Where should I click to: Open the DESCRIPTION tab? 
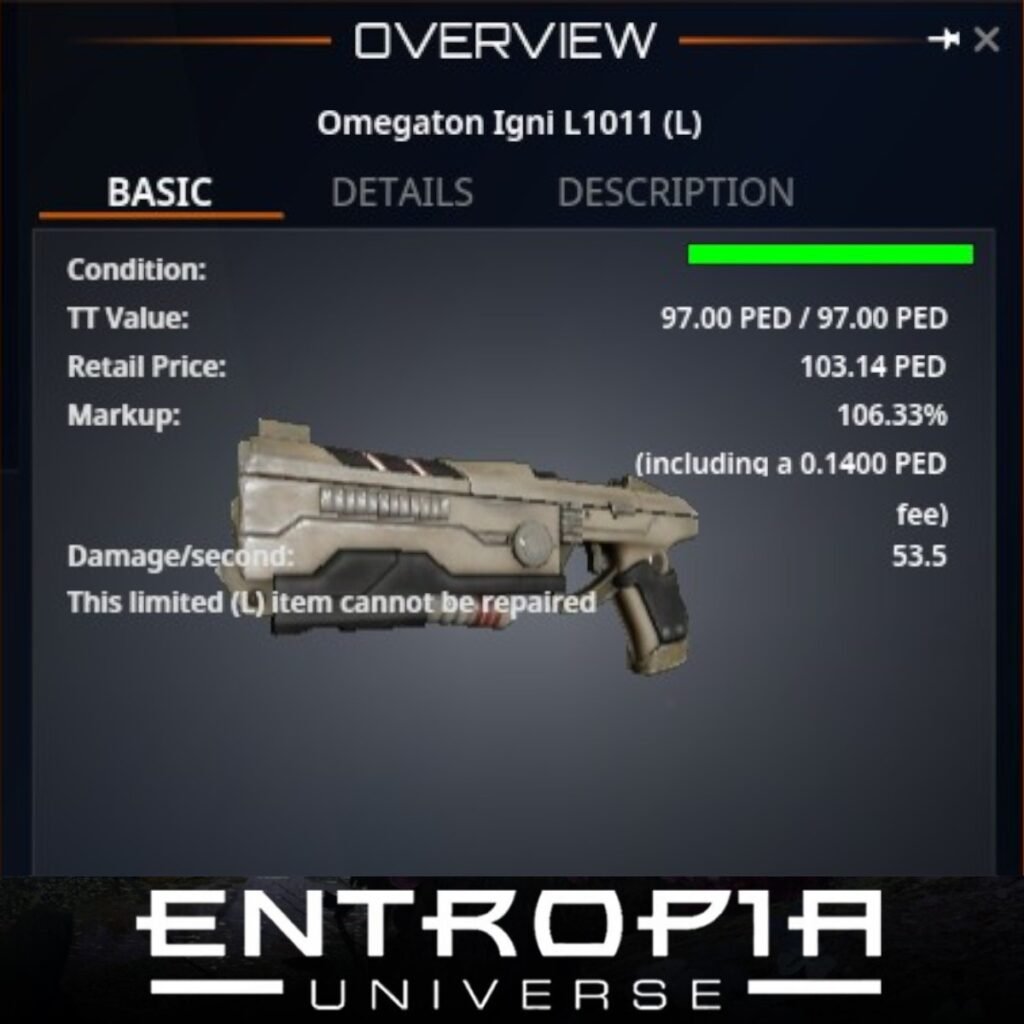pos(675,192)
